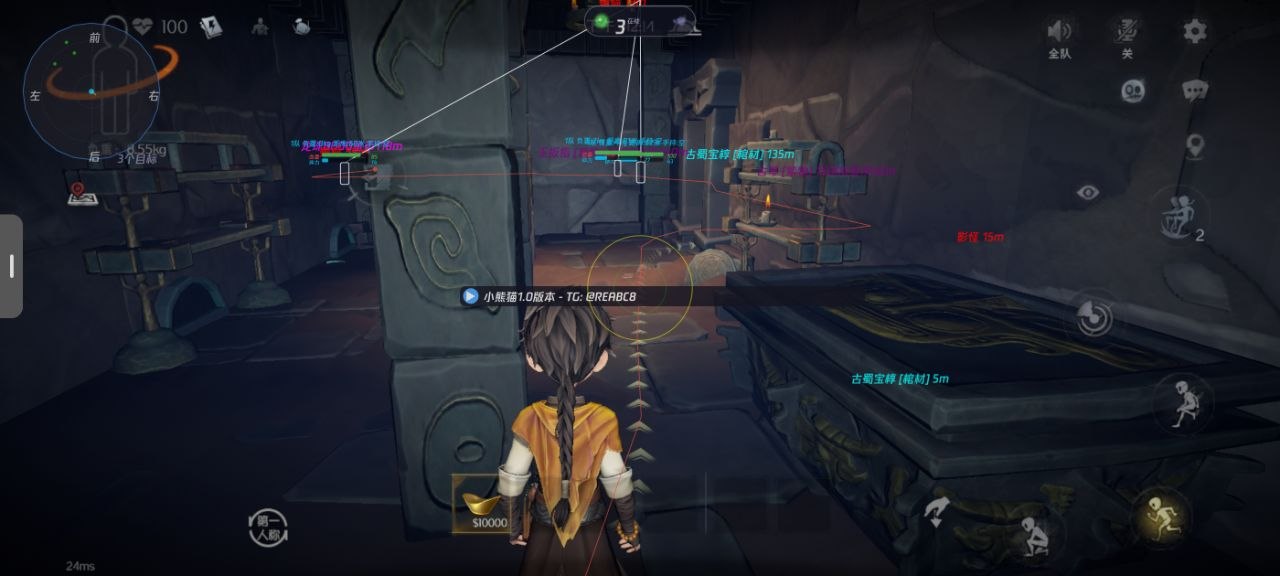Open the chat bubble messages
This screenshot has height=576, width=1280.
pyautogui.click(x=1195, y=91)
